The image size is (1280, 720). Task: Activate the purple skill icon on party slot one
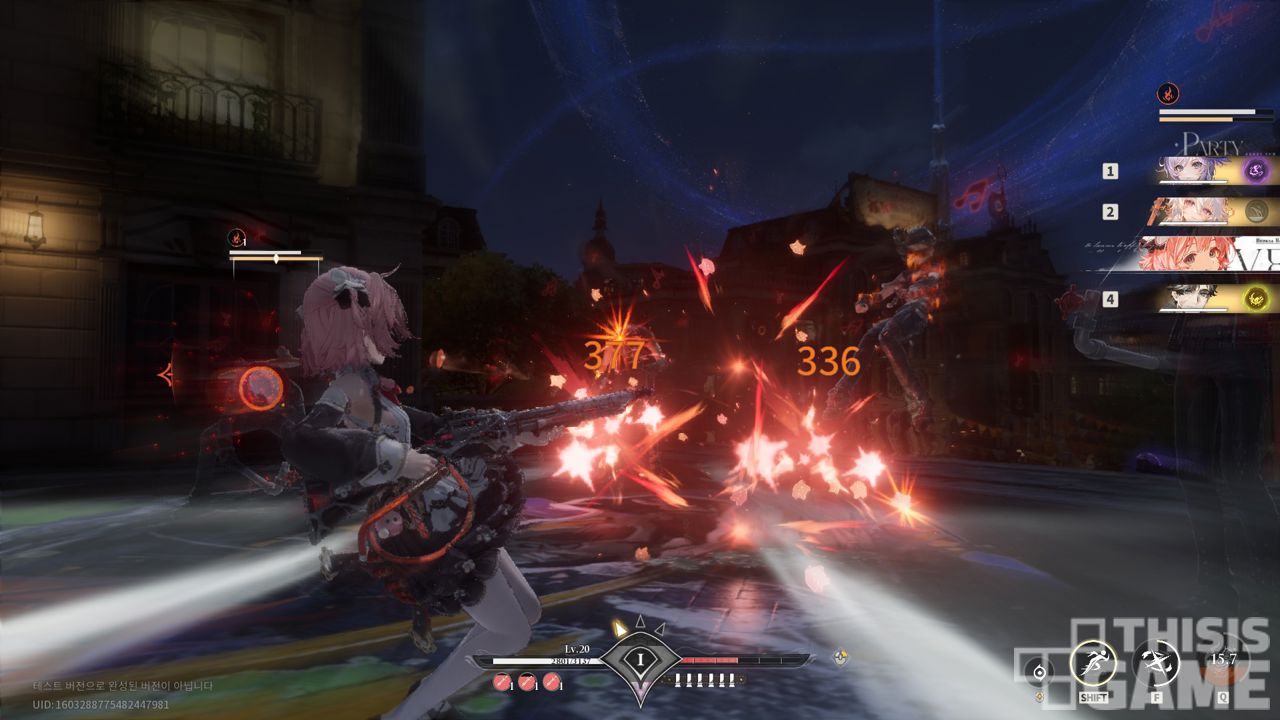[1256, 171]
